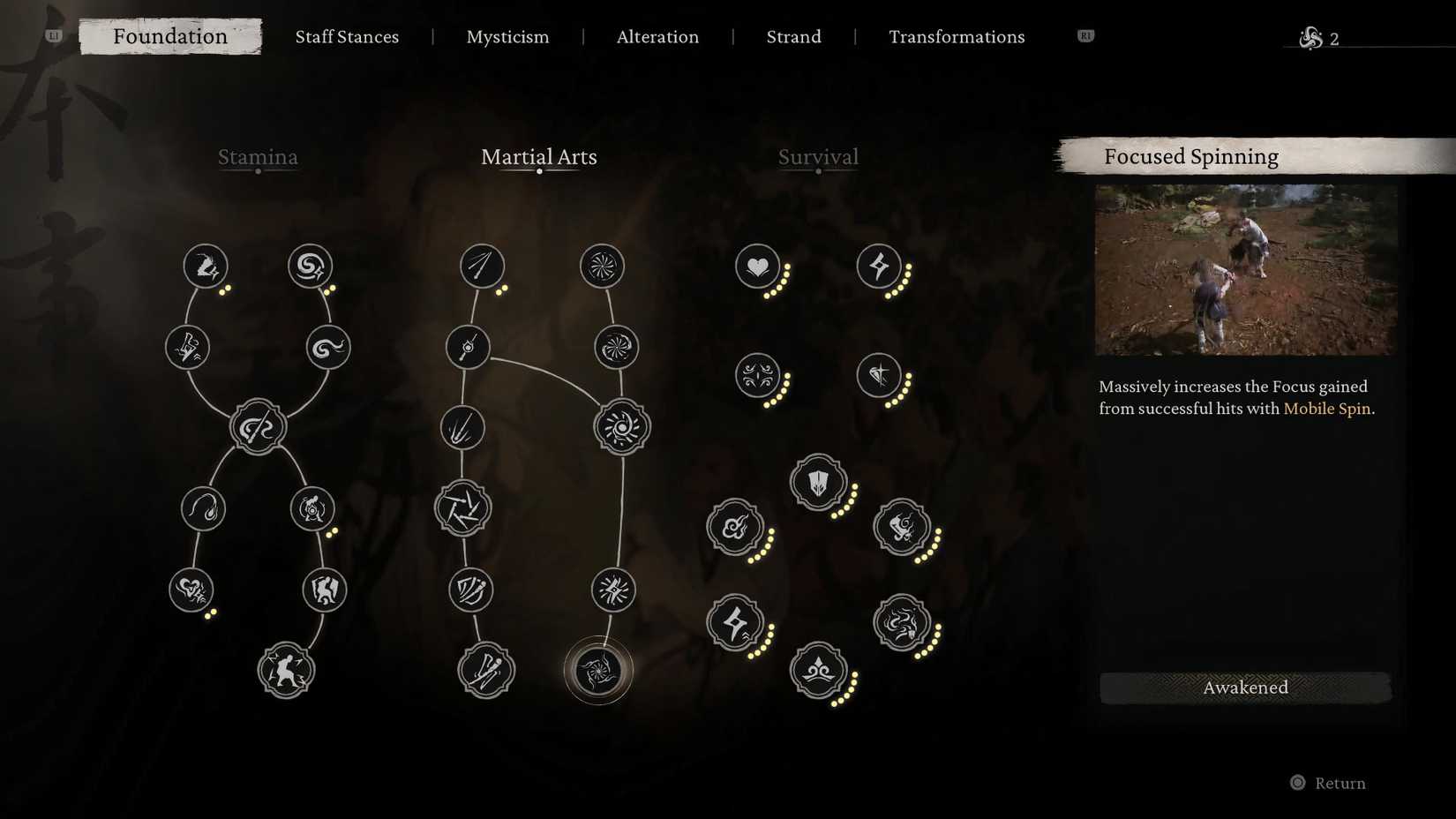
Task: Click the spark currency icon beside the counter
Action: [1309, 38]
